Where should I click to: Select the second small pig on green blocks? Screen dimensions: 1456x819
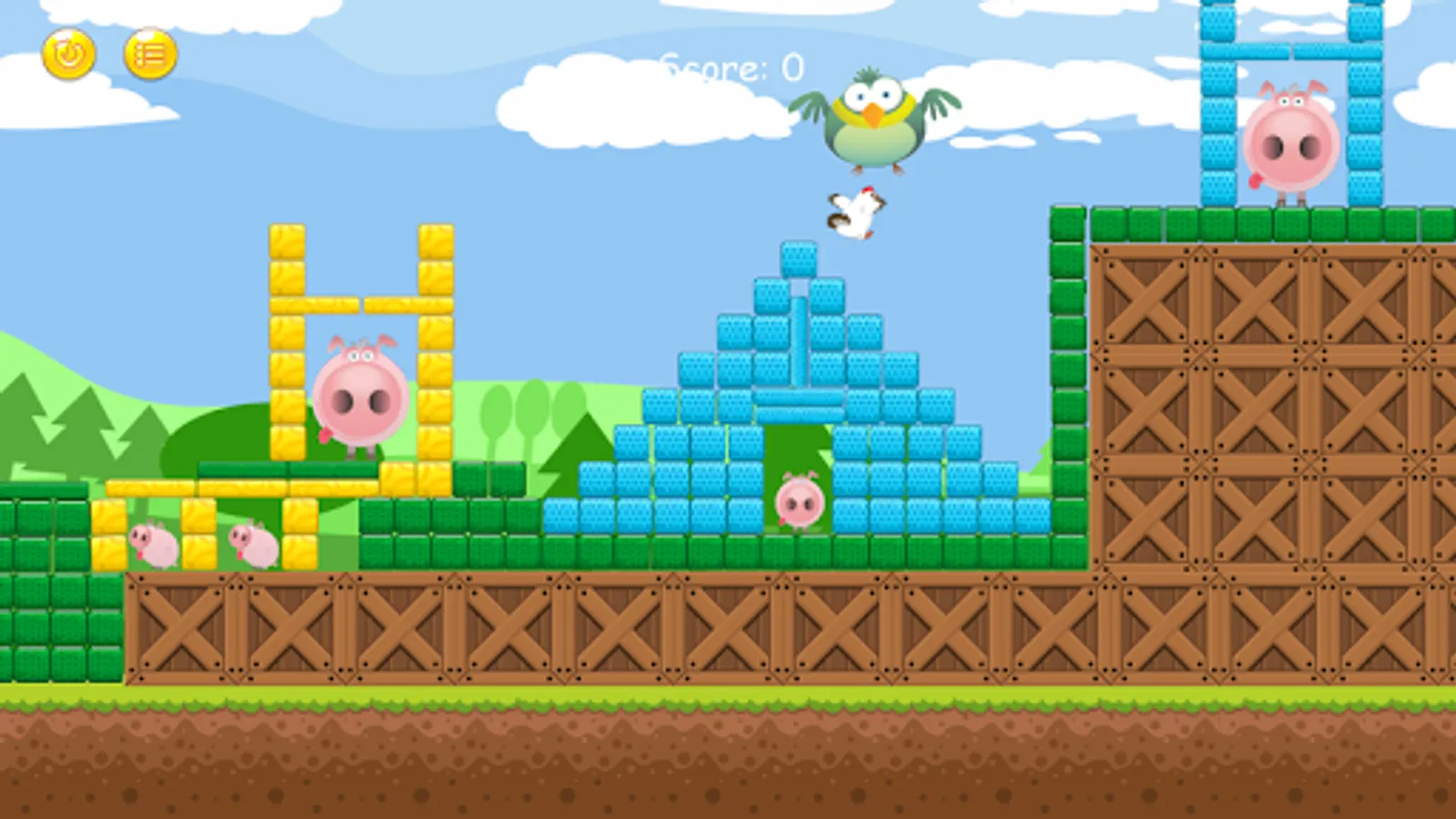point(250,543)
